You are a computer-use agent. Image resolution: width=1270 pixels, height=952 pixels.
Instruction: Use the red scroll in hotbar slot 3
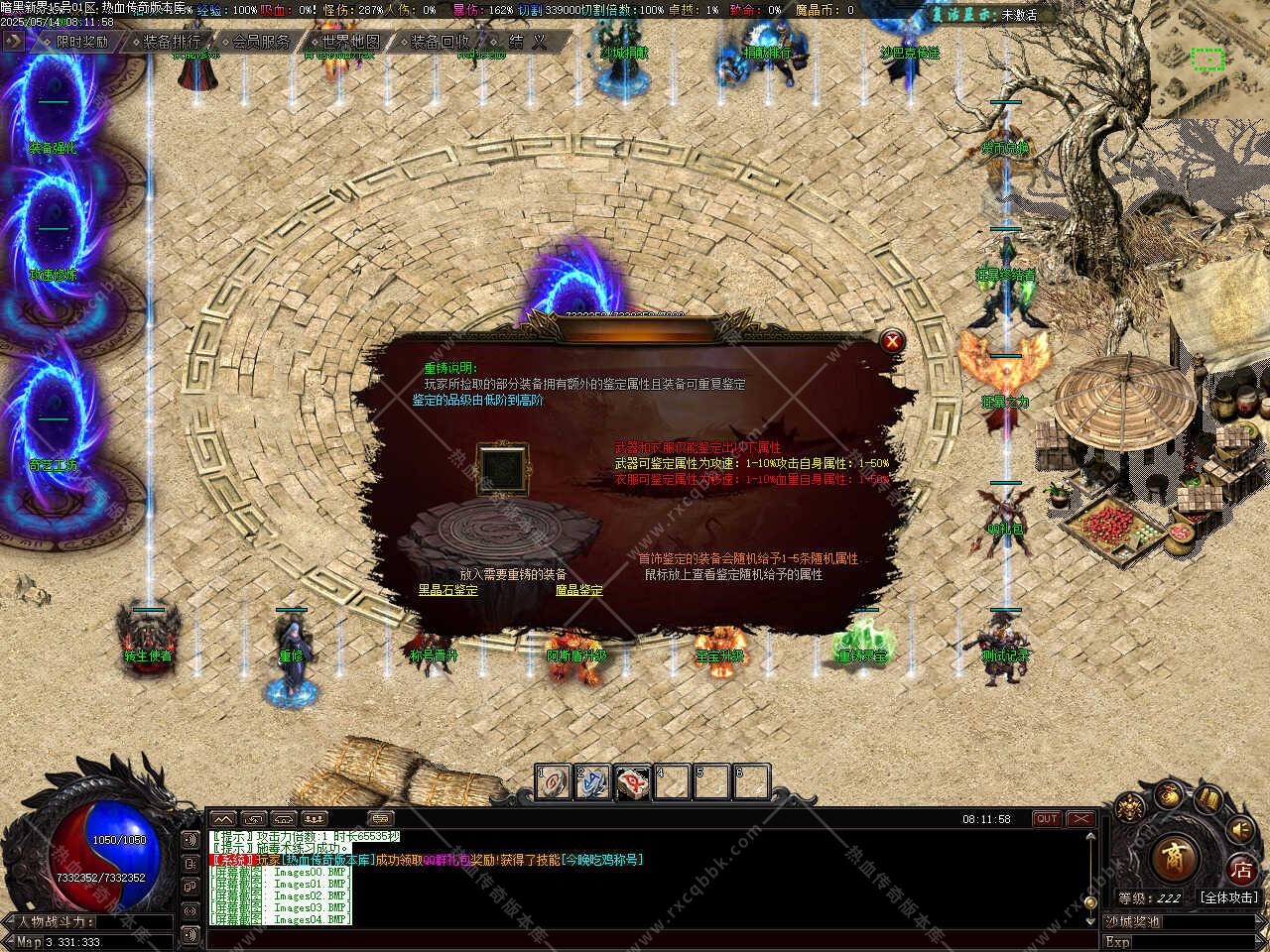[633, 782]
